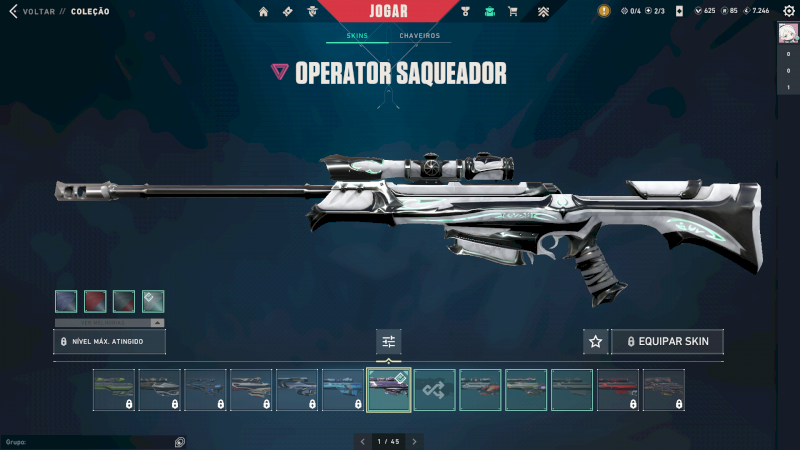Image resolution: width=800 pixels, height=450 pixels.
Task: Open the collection icon in top bar
Action: (490, 11)
